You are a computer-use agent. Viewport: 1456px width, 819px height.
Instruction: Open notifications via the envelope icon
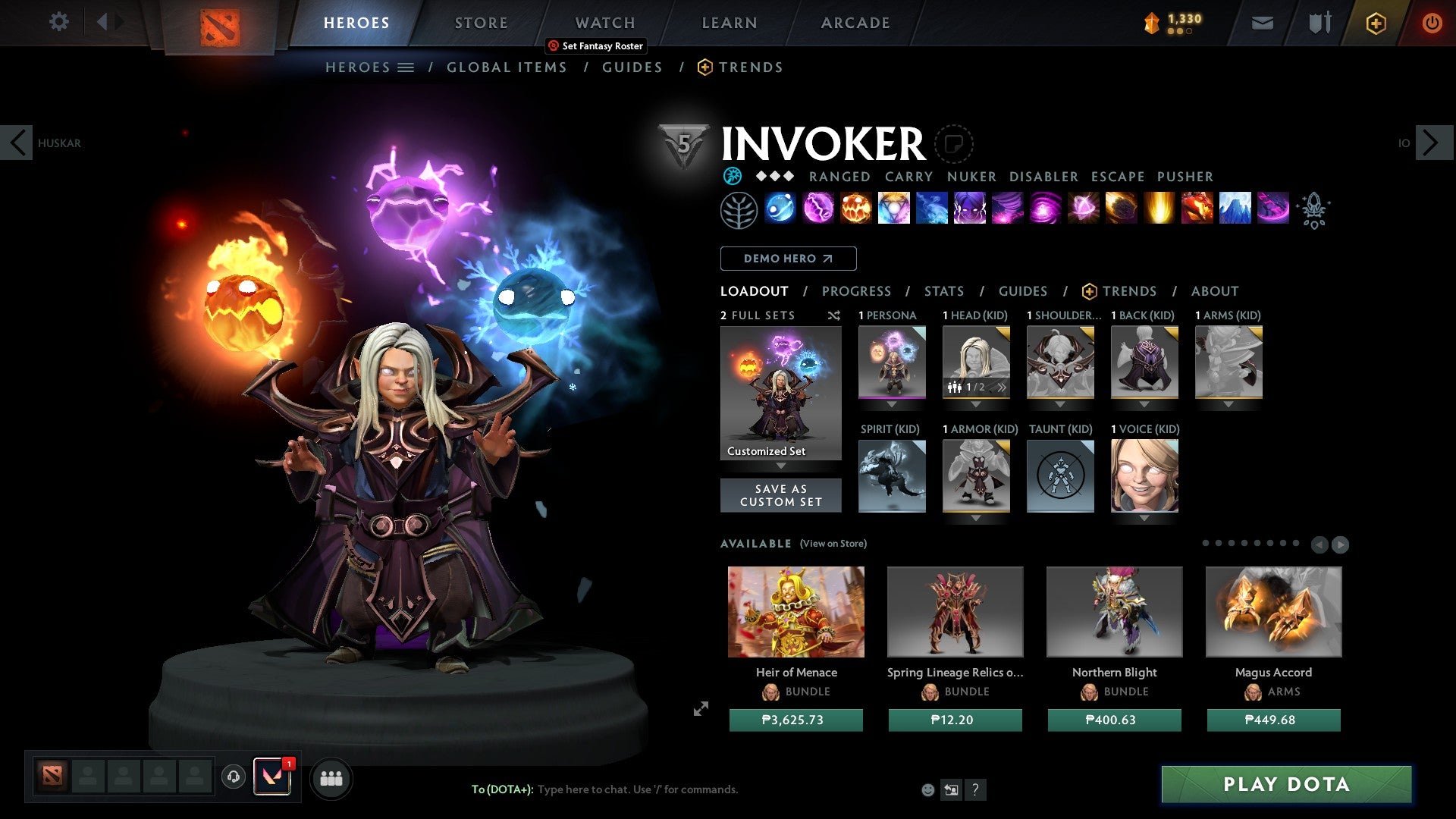(1261, 23)
